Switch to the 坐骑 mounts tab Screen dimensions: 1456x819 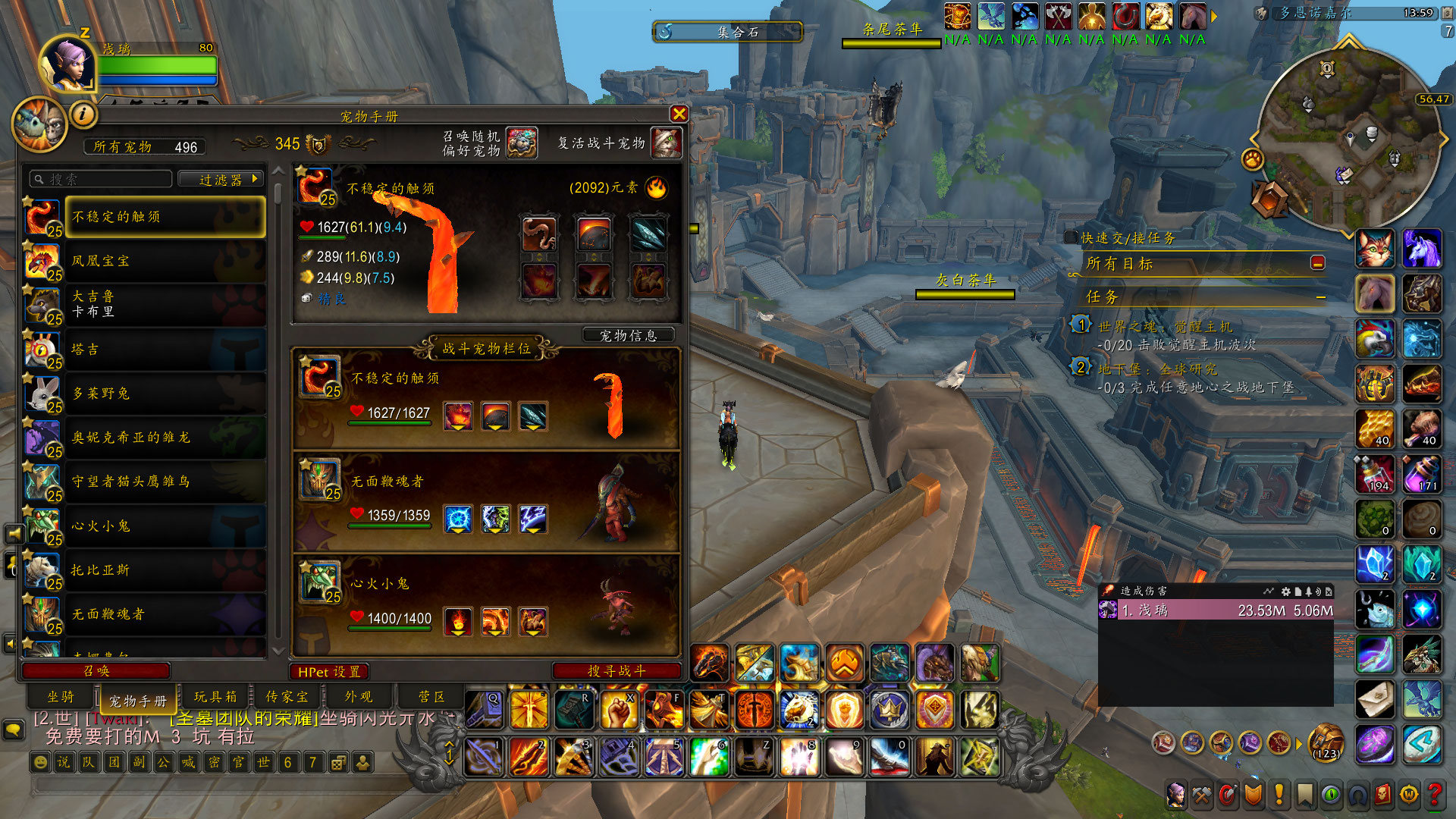(61, 697)
